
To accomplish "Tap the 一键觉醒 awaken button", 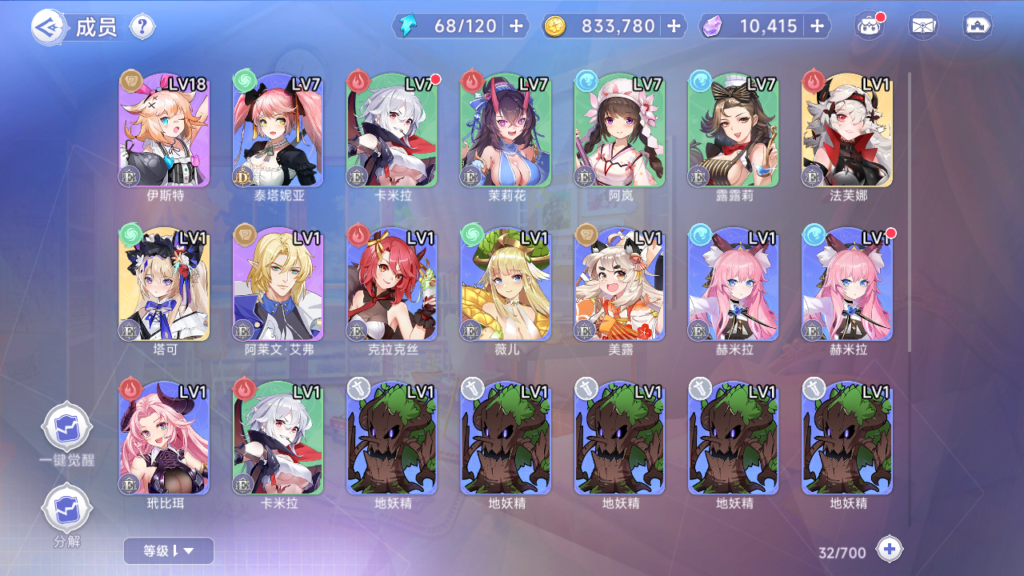I will [x=64, y=429].
